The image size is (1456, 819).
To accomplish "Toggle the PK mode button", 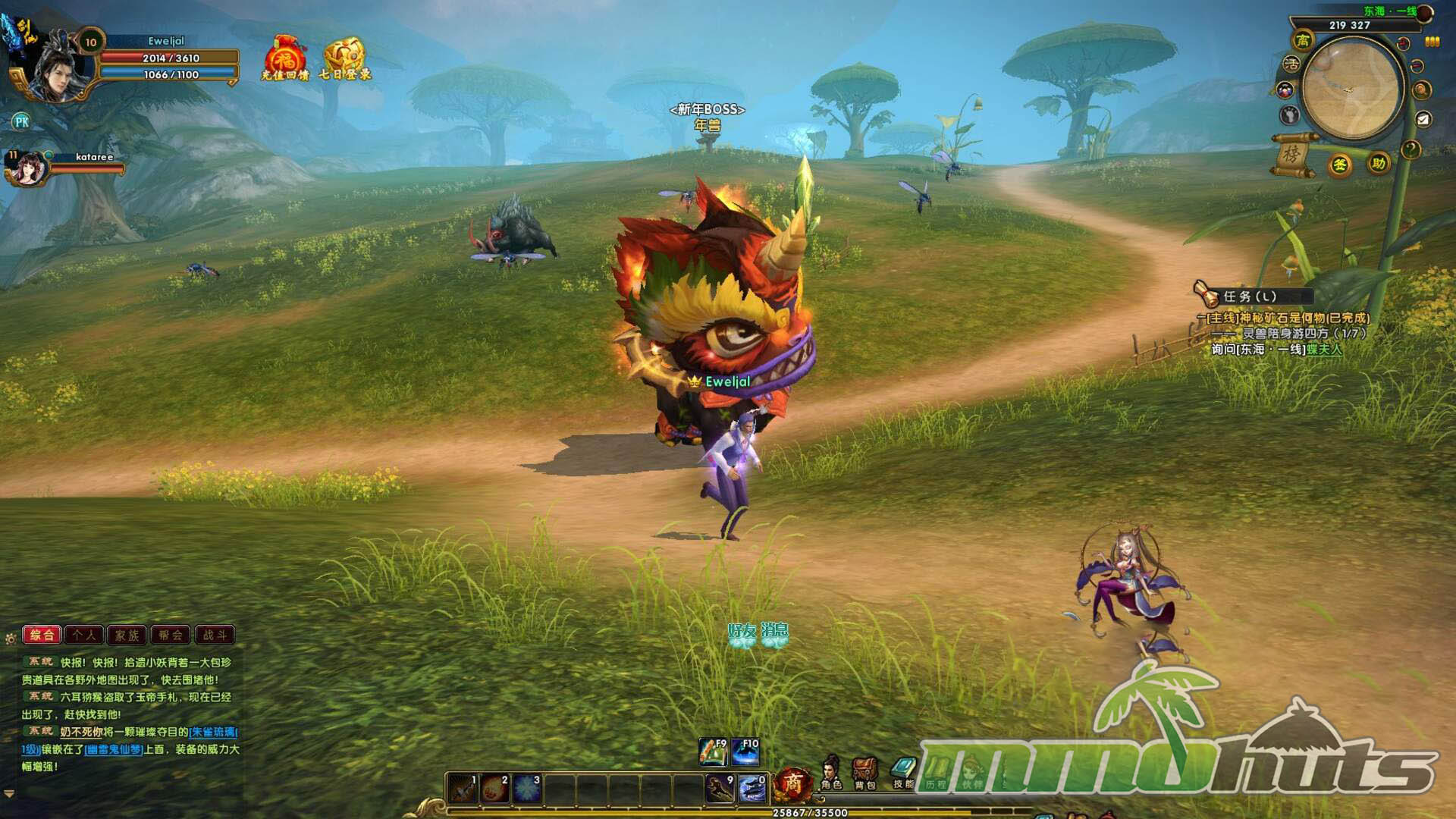I will click(21, 121).
